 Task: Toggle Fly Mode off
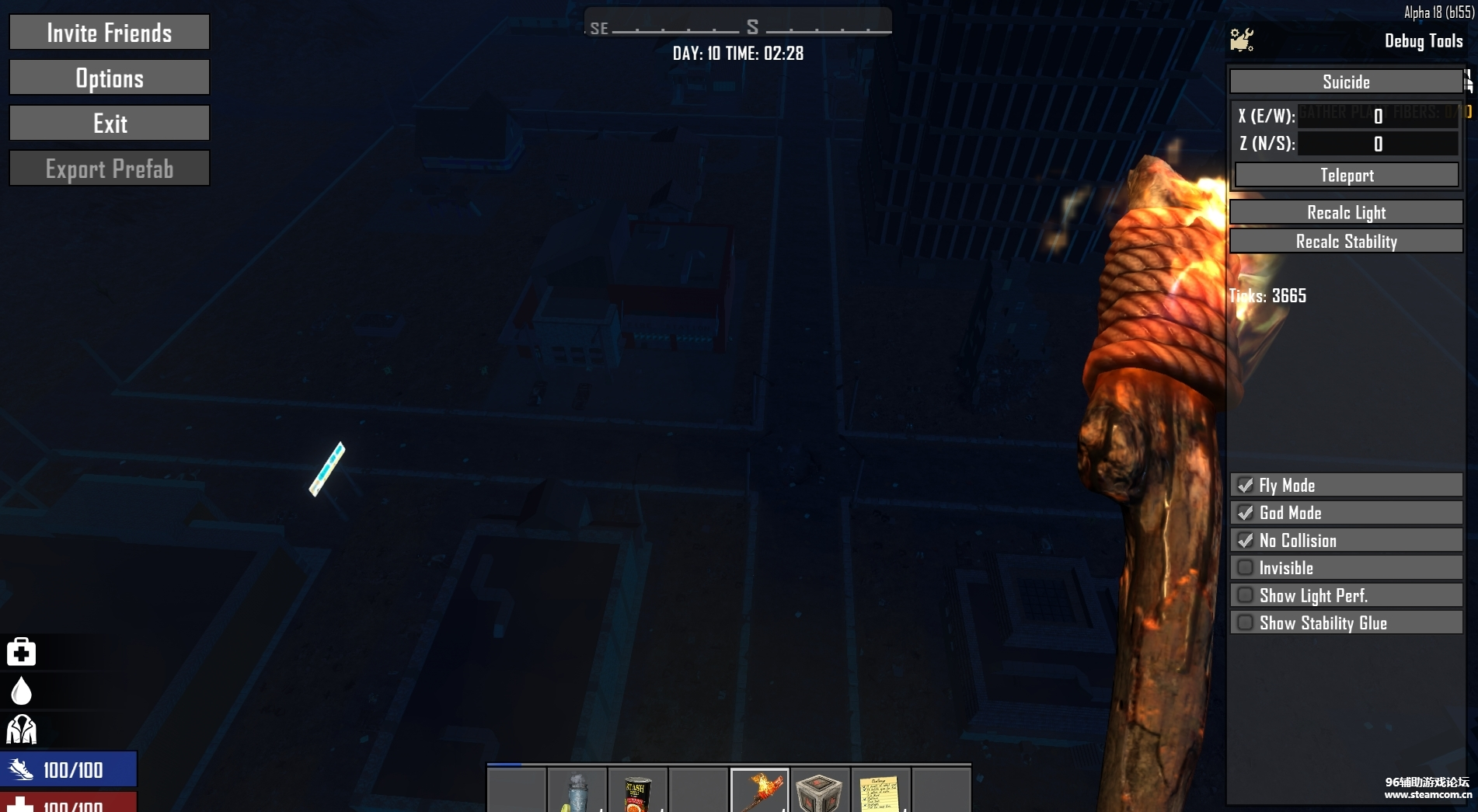click(1246, 486)
